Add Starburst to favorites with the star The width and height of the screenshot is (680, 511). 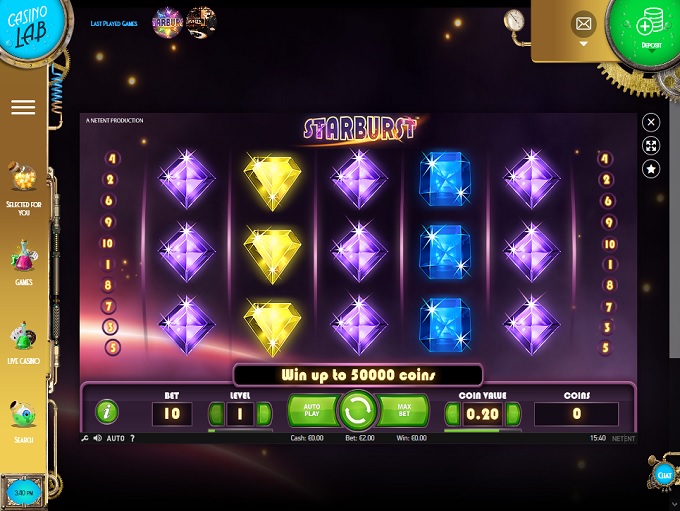coord(651,170)
